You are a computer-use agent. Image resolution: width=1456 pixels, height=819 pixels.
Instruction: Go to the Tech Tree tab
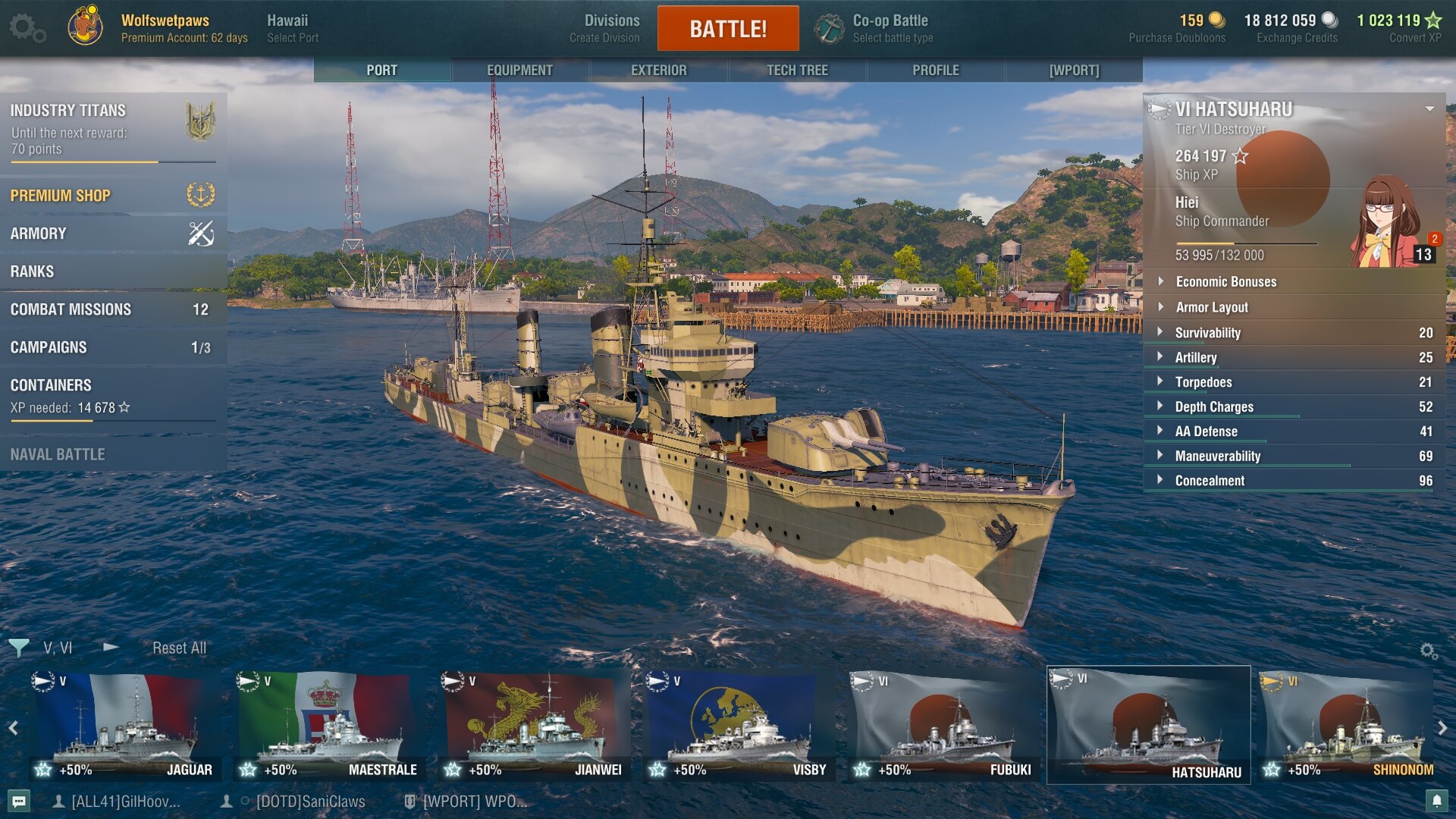(x=797, y=70)
